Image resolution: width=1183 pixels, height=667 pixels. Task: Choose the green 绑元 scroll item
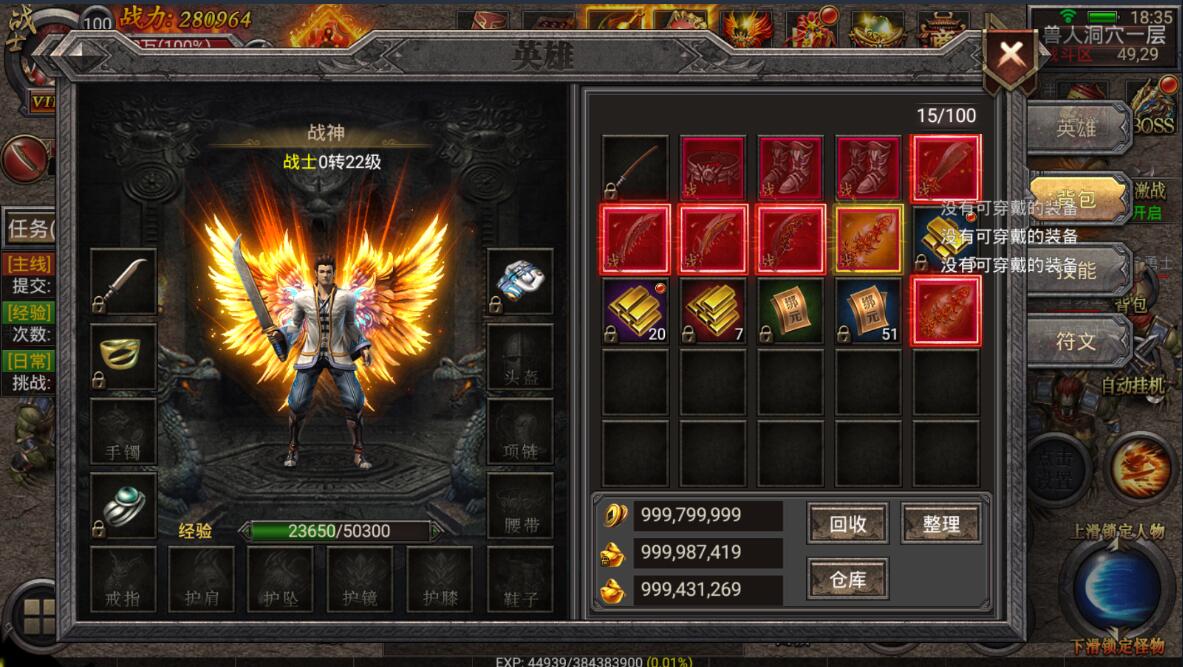click(791, 311)
